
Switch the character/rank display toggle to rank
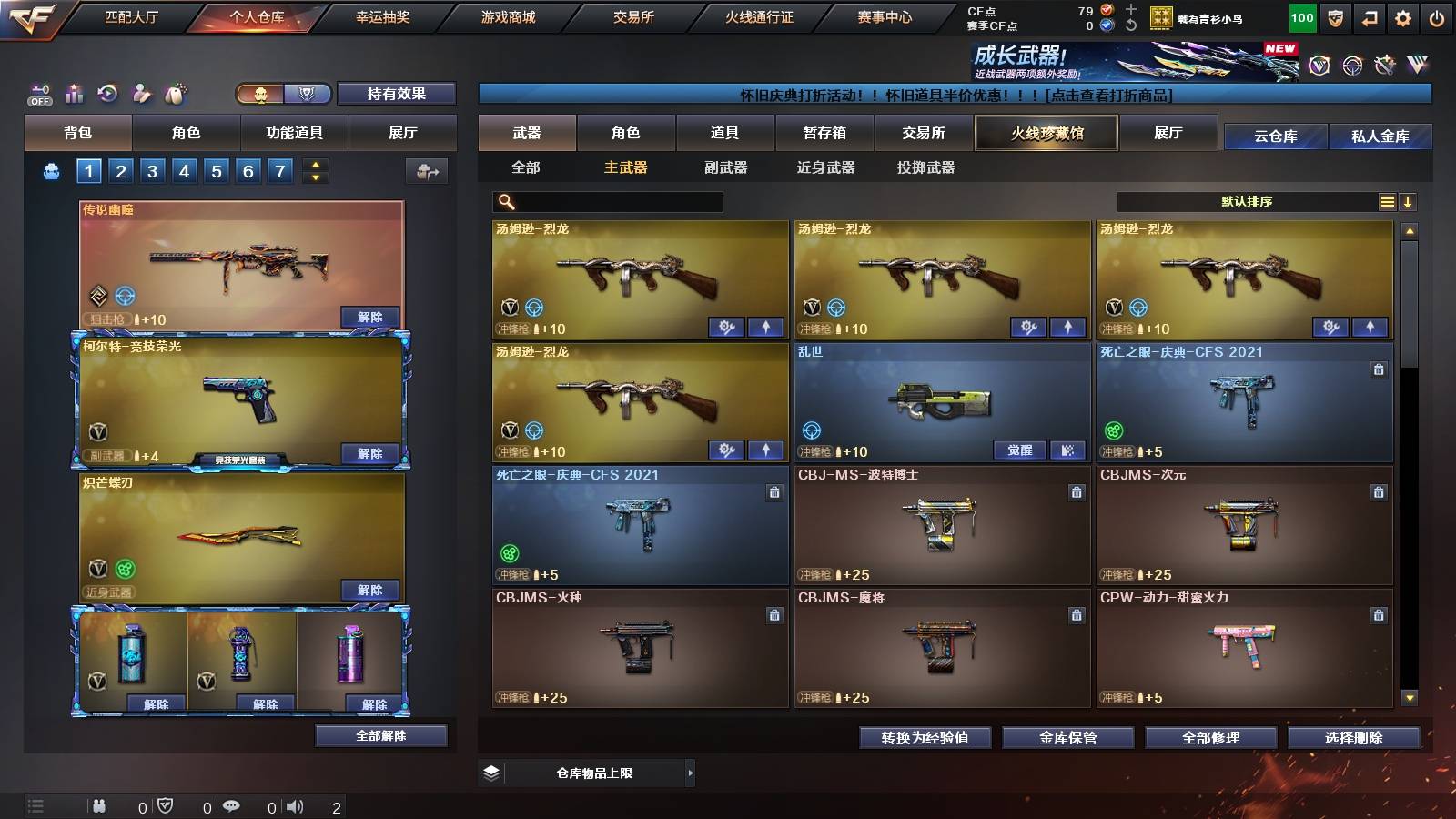point(308,93)
